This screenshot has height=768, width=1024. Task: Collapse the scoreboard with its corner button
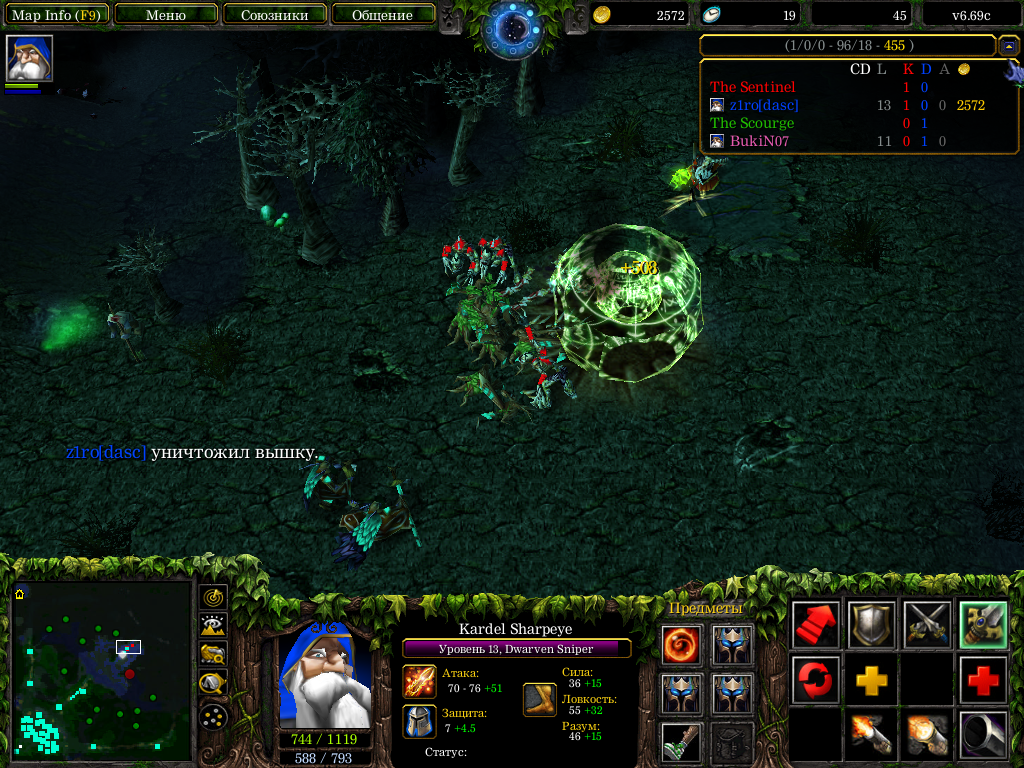pos(1009,46)
